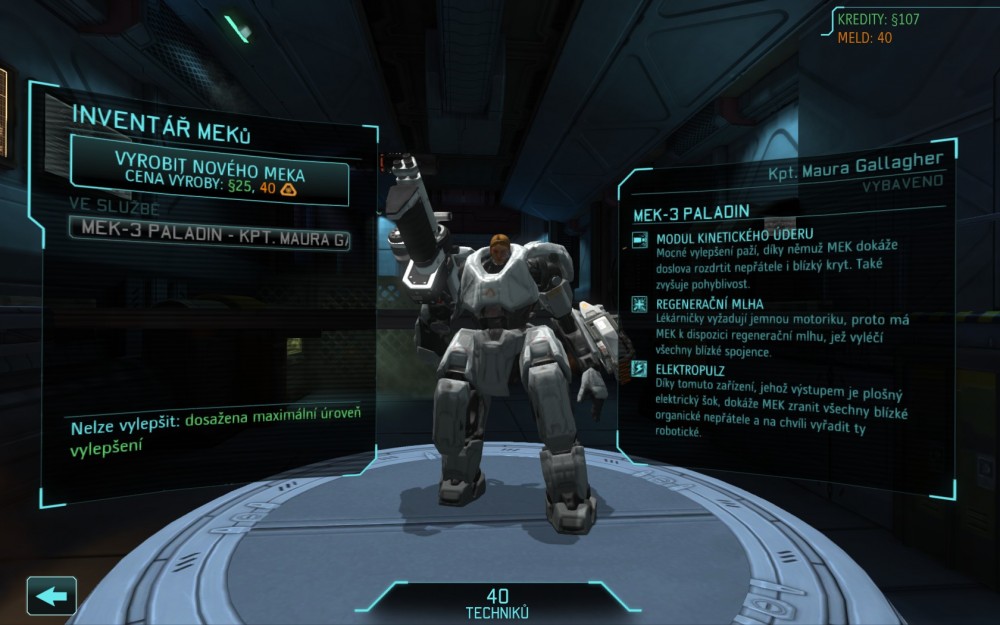The width and height of the screenshot is (1000, 625).
Task: Choose MEK-3 Paladin Kpt. Maura list entry
Action: (209, 239)
